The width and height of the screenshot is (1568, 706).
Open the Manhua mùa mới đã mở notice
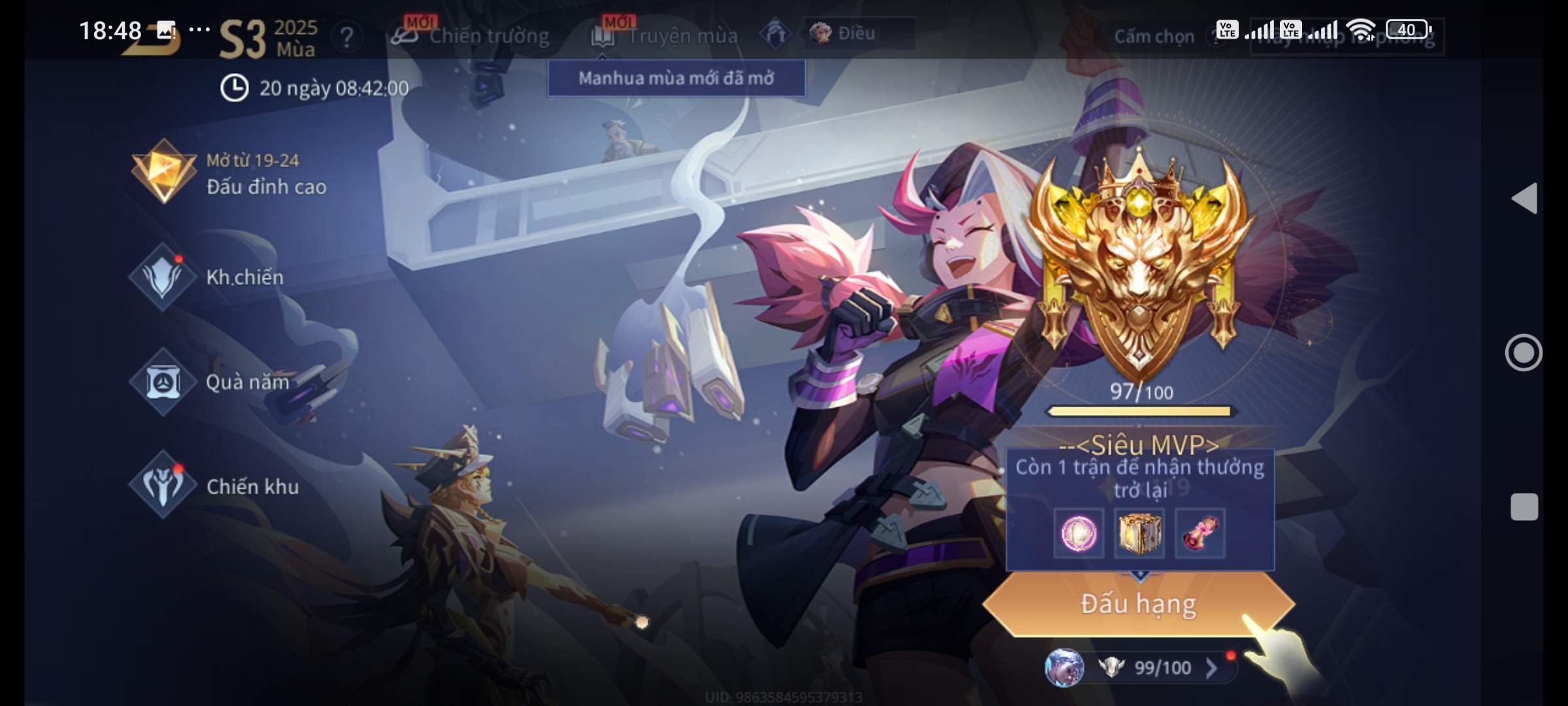(x=676, y=78)
